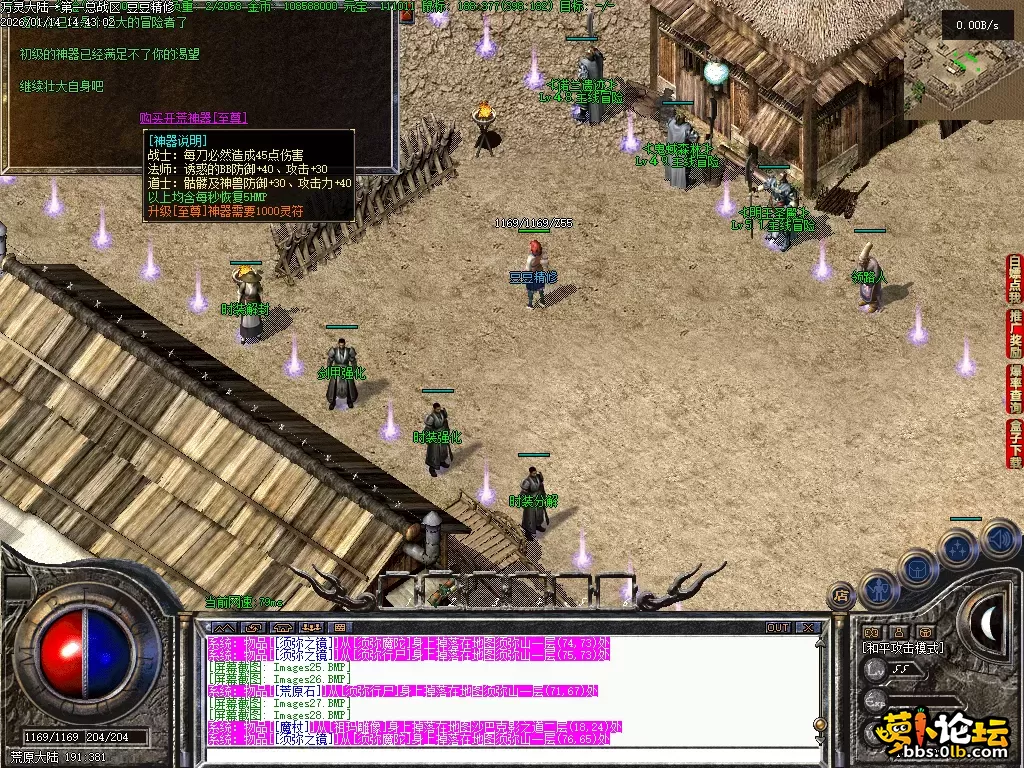Image resolution: width=1024 pixels, height=768 pixels.
Task: Click the chat text input line
Action: [x=500, y=755]
